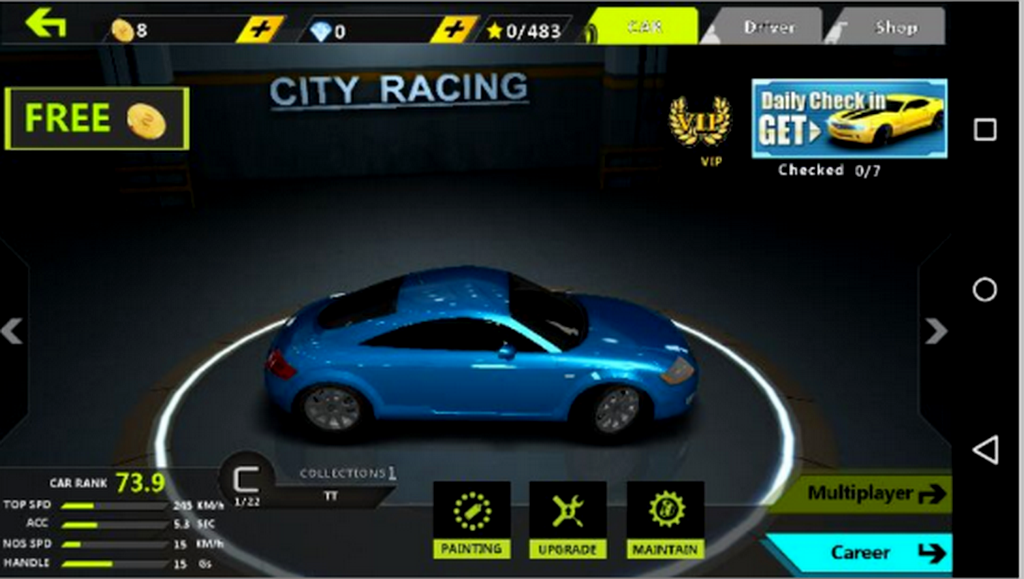Tap the Android home circle button
The width and height of the screenshot is (1024, 579).
click(985, 289)
